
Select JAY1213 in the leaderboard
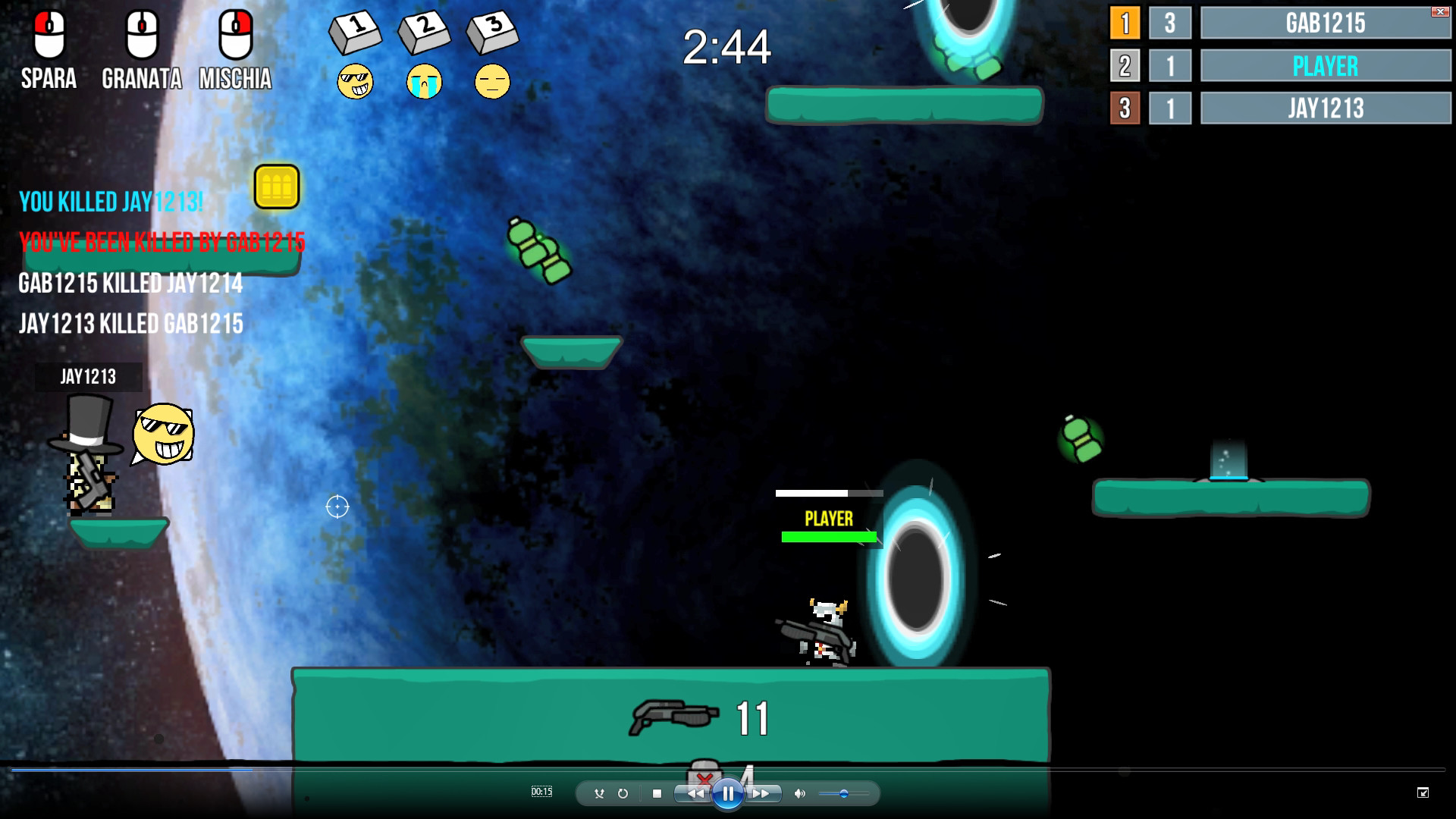click(1326, 108)
